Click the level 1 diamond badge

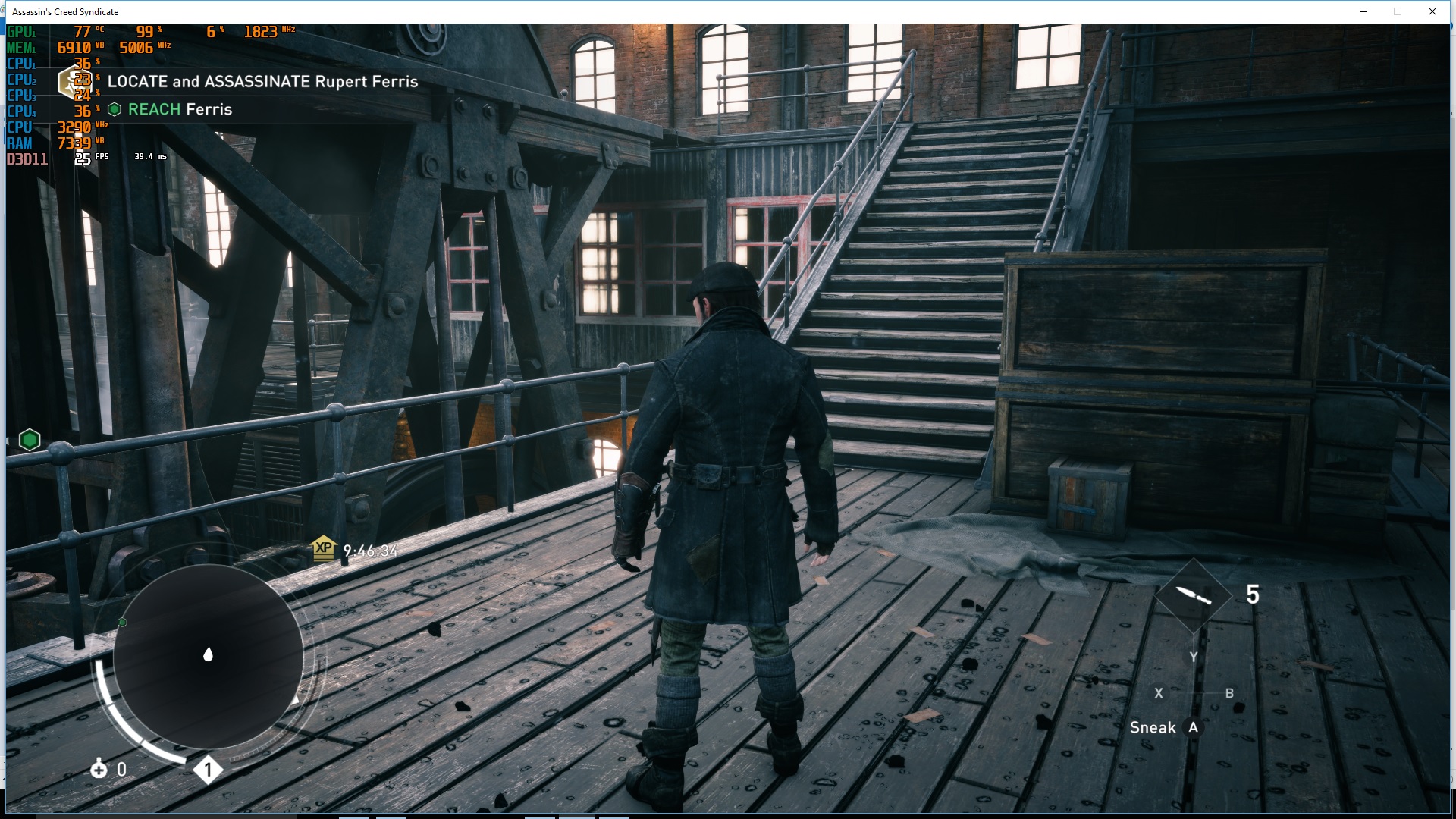tap(208, 770)
